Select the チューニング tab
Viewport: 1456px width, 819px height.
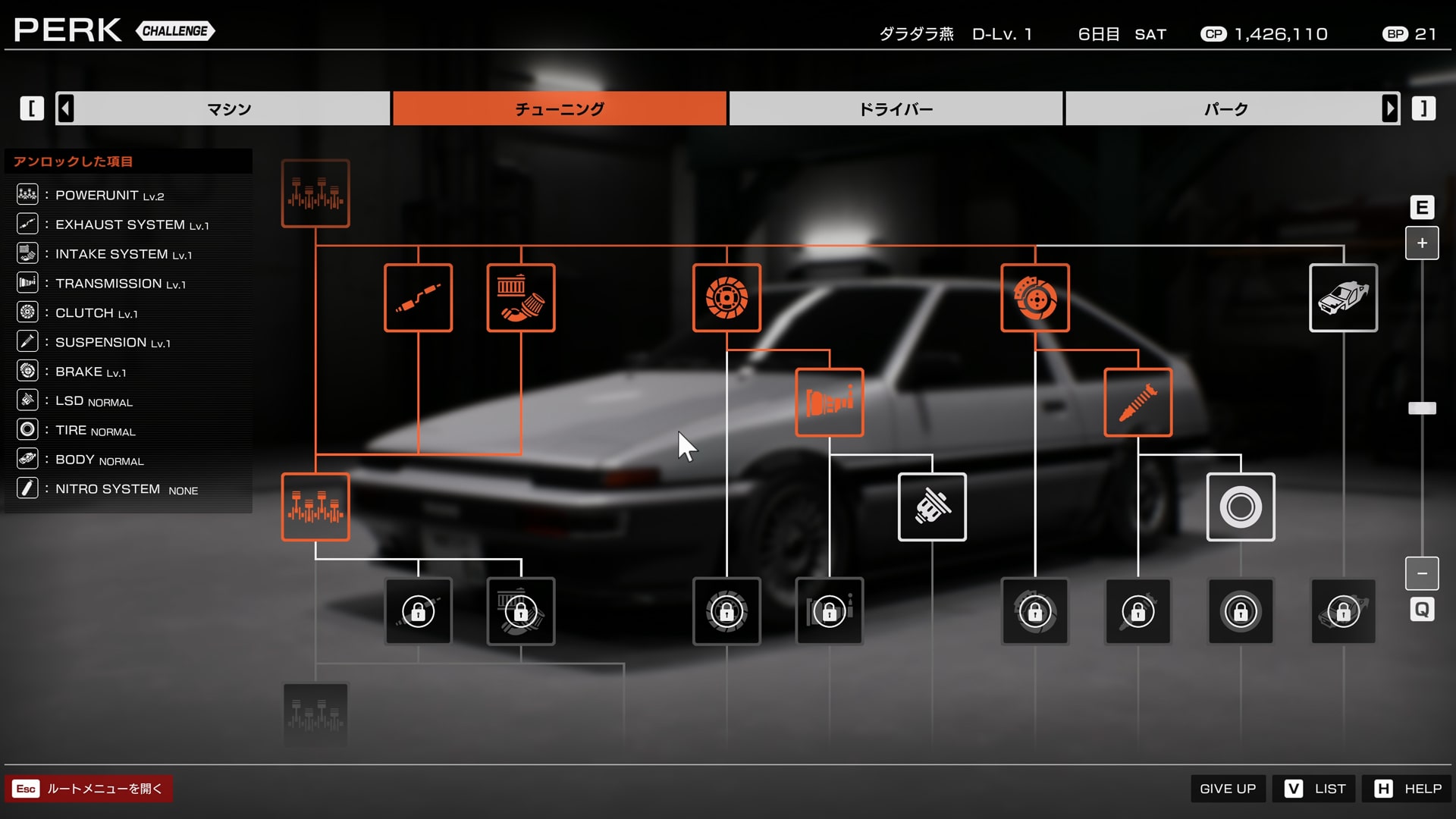[x=560, y=108]
